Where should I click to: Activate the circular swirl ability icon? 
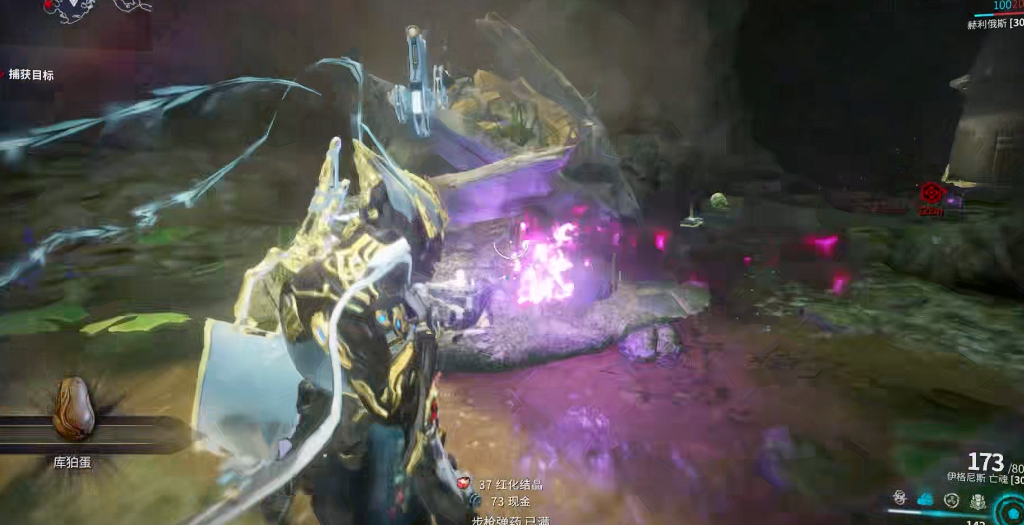953,498
